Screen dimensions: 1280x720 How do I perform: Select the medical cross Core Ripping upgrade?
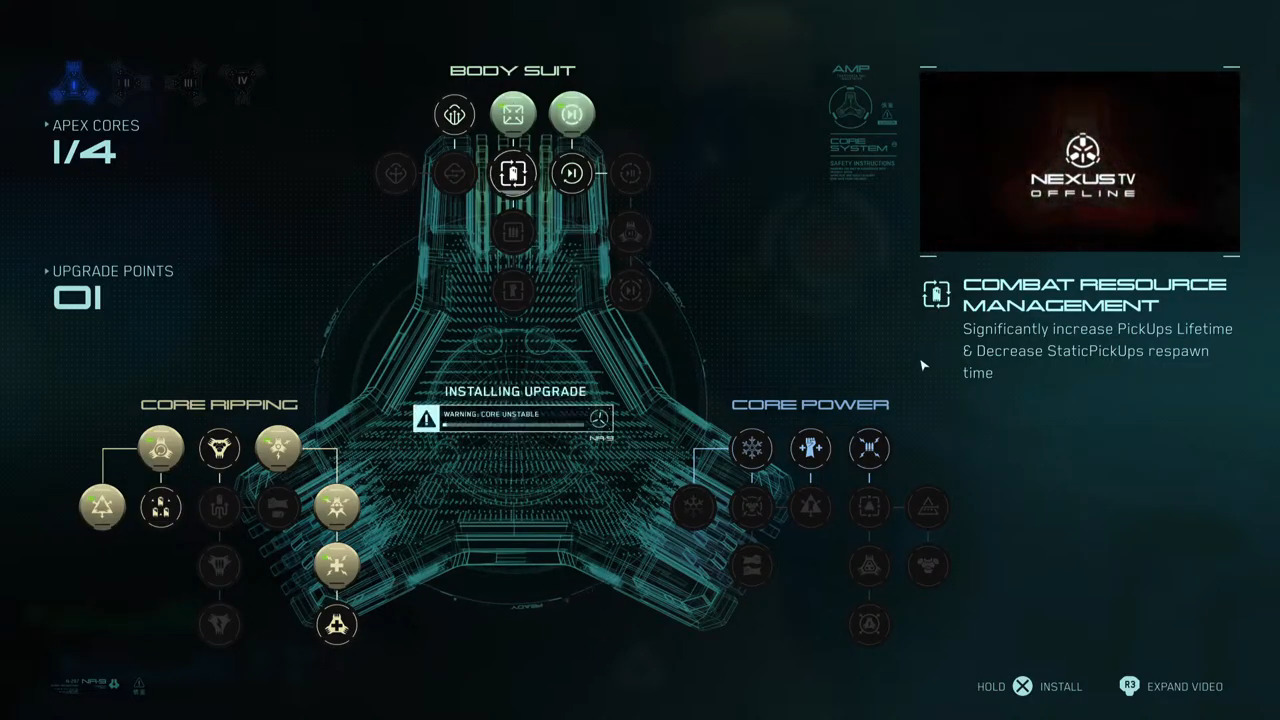pos(336,625)
